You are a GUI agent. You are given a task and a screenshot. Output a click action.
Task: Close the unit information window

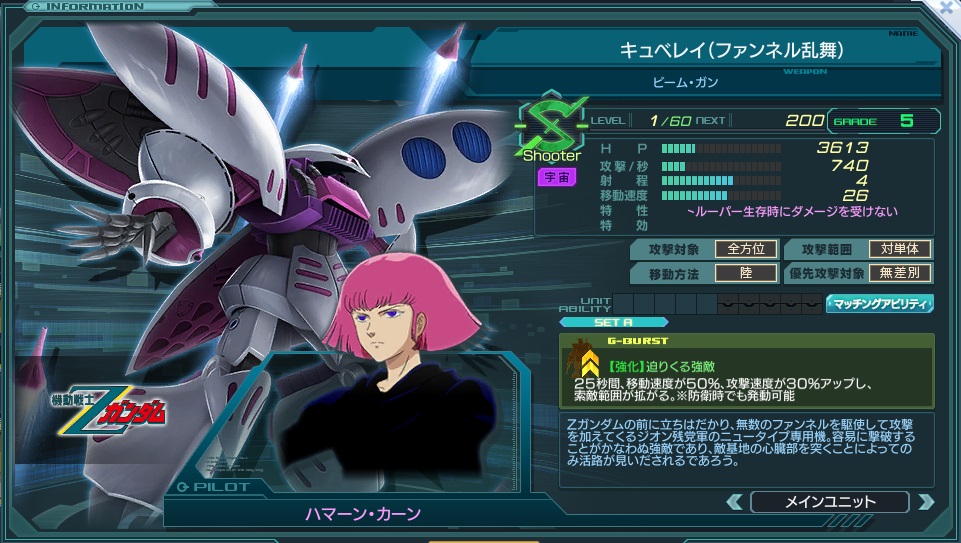click(x=946, y=7)
